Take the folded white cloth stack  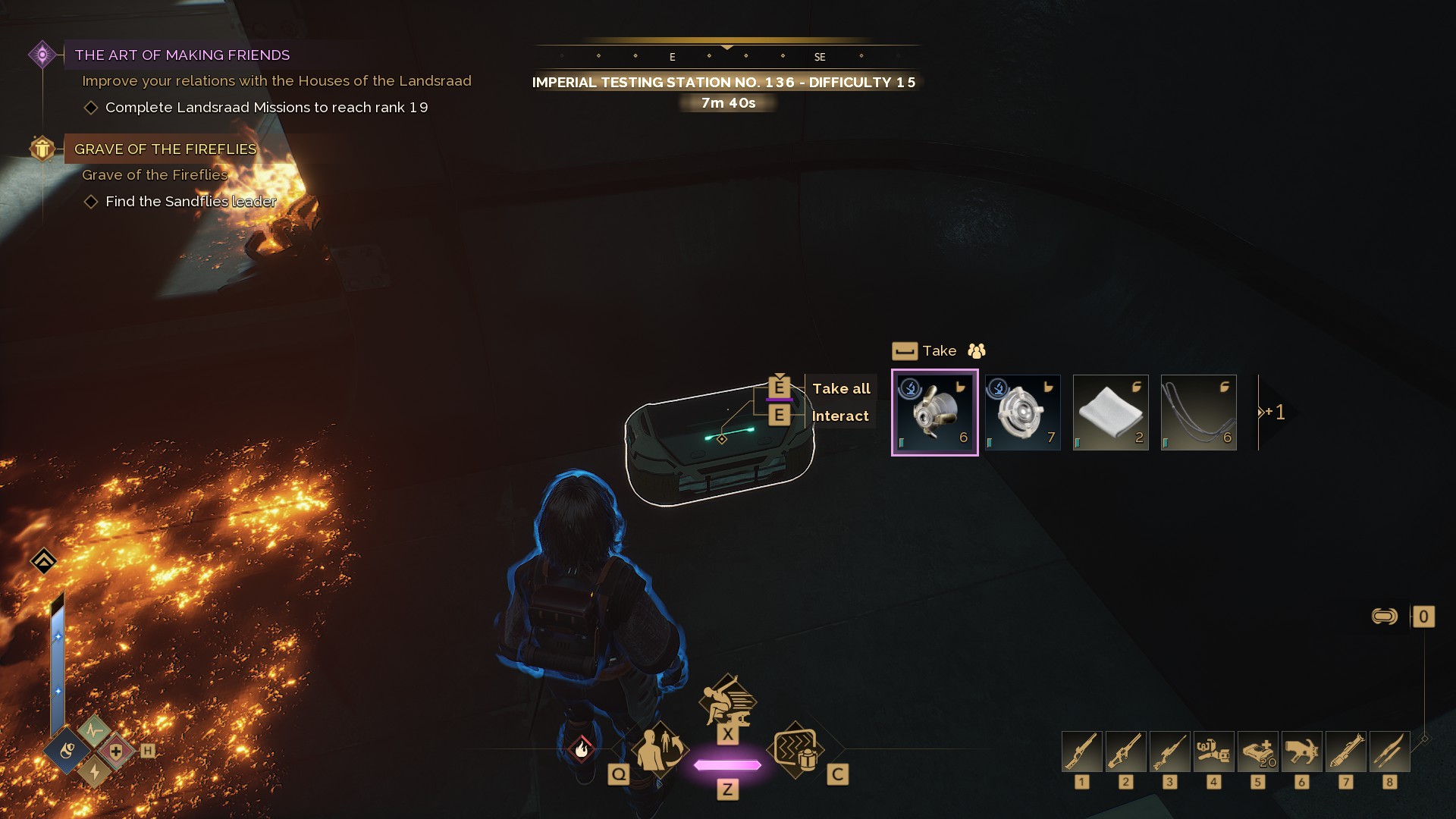click(1110, 413)
